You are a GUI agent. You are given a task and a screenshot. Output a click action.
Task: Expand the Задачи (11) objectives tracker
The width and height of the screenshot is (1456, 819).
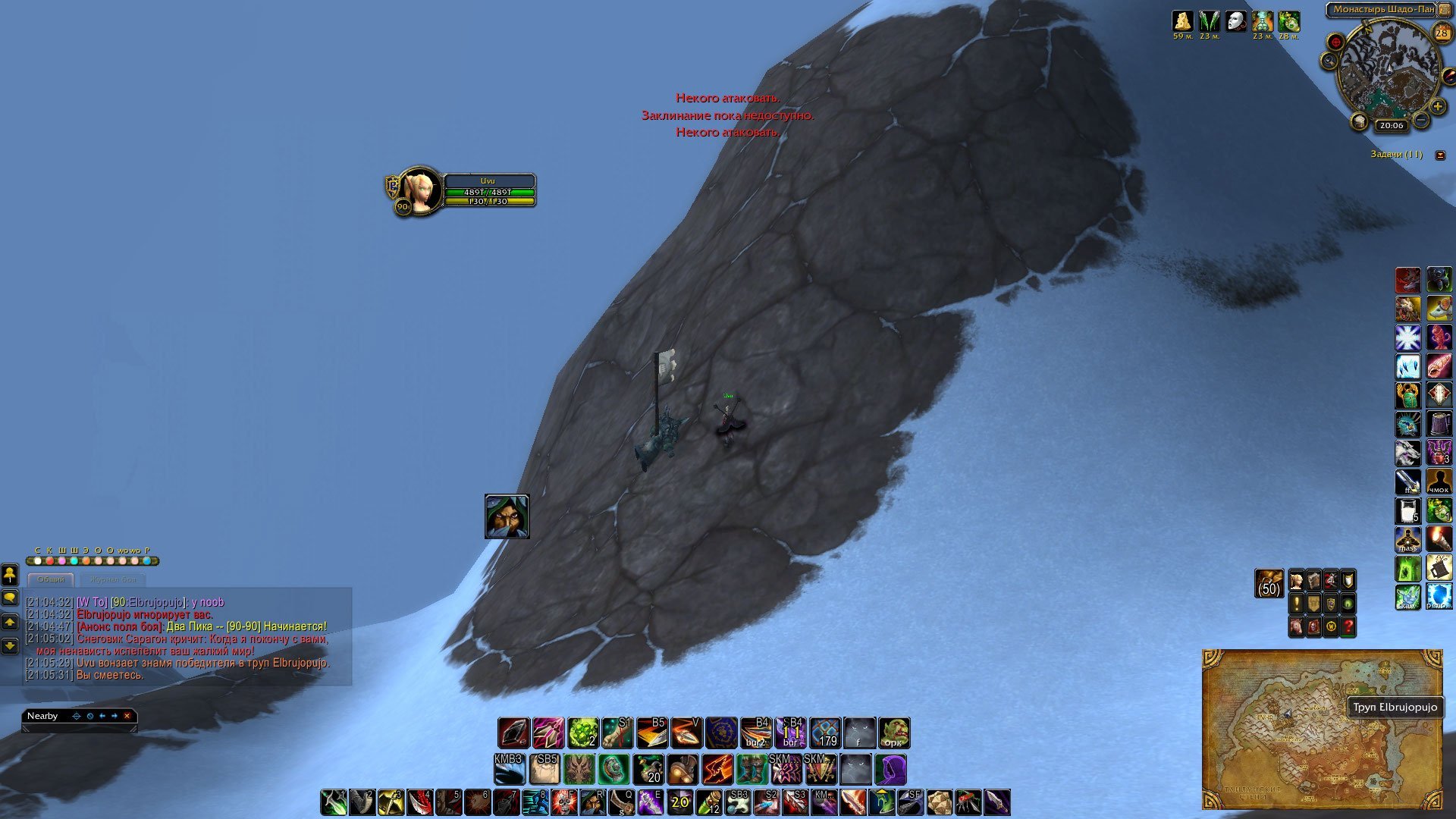1440,155
